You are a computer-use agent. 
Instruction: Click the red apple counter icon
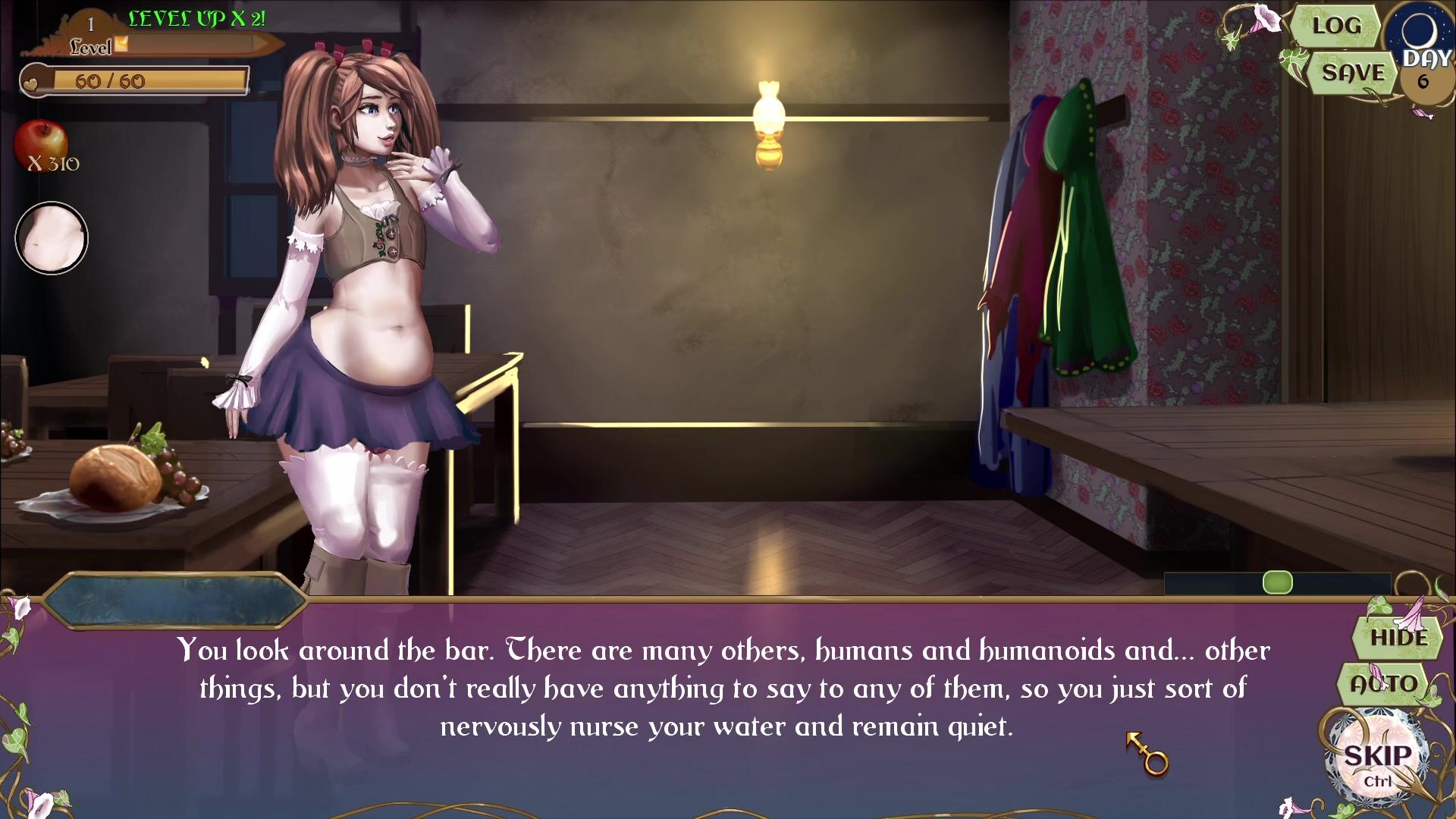click(x=41, y=144)
